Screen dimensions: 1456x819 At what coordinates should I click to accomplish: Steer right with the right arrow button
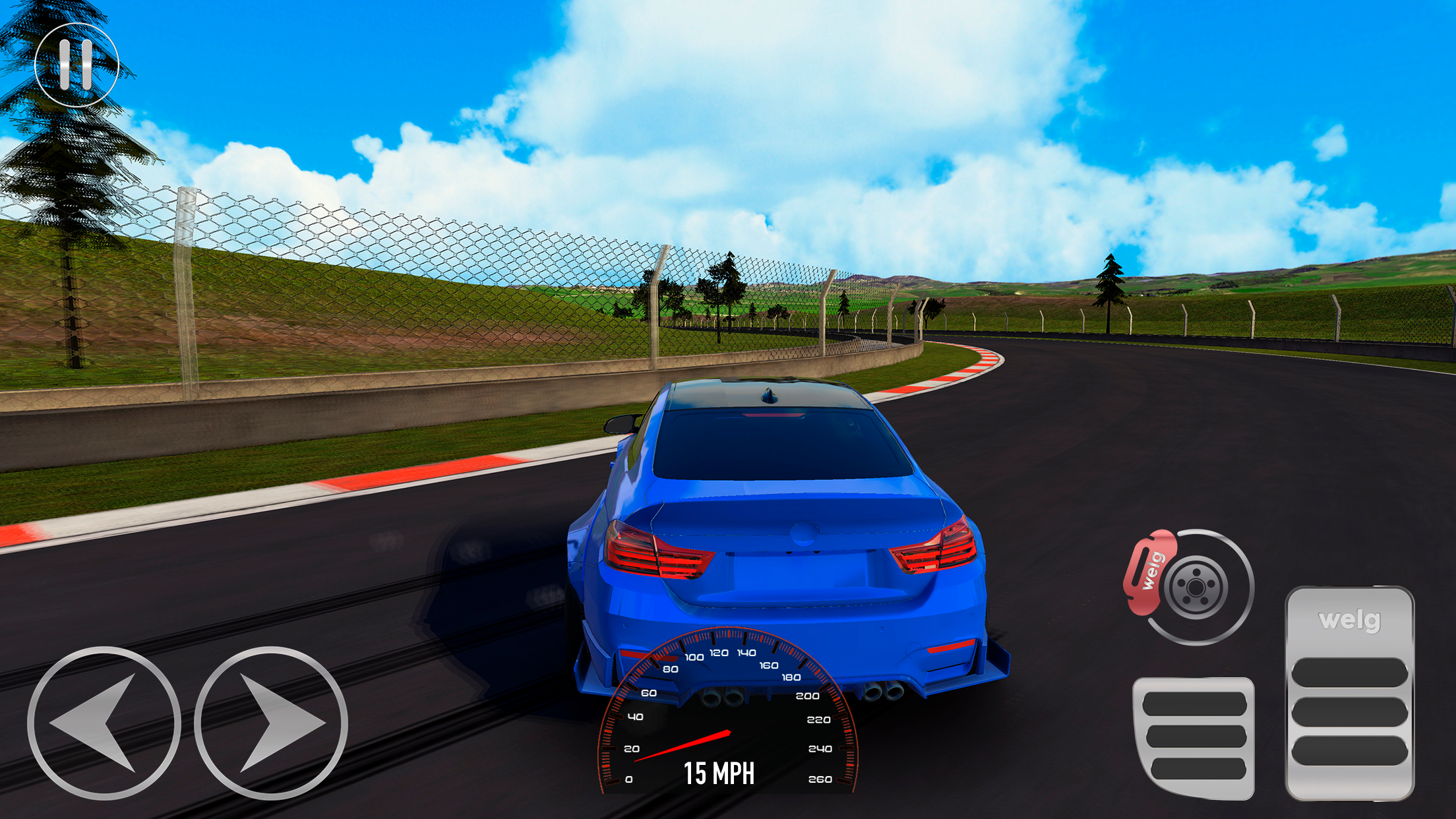click(x=271, y=723)
